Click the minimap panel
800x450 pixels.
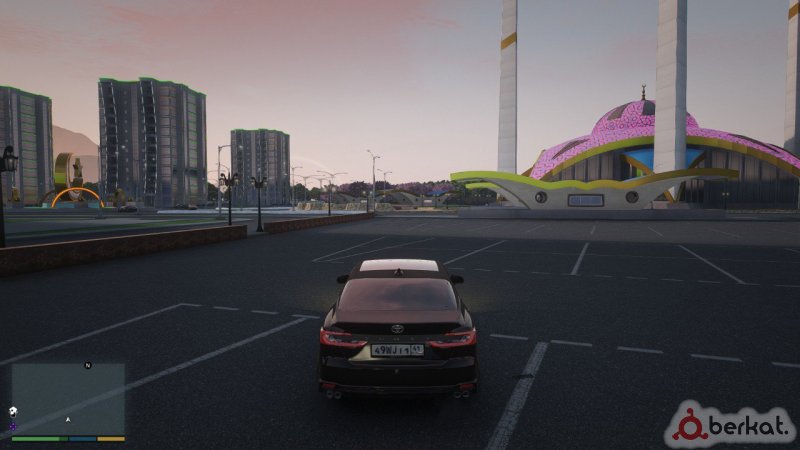coord(68,398)
